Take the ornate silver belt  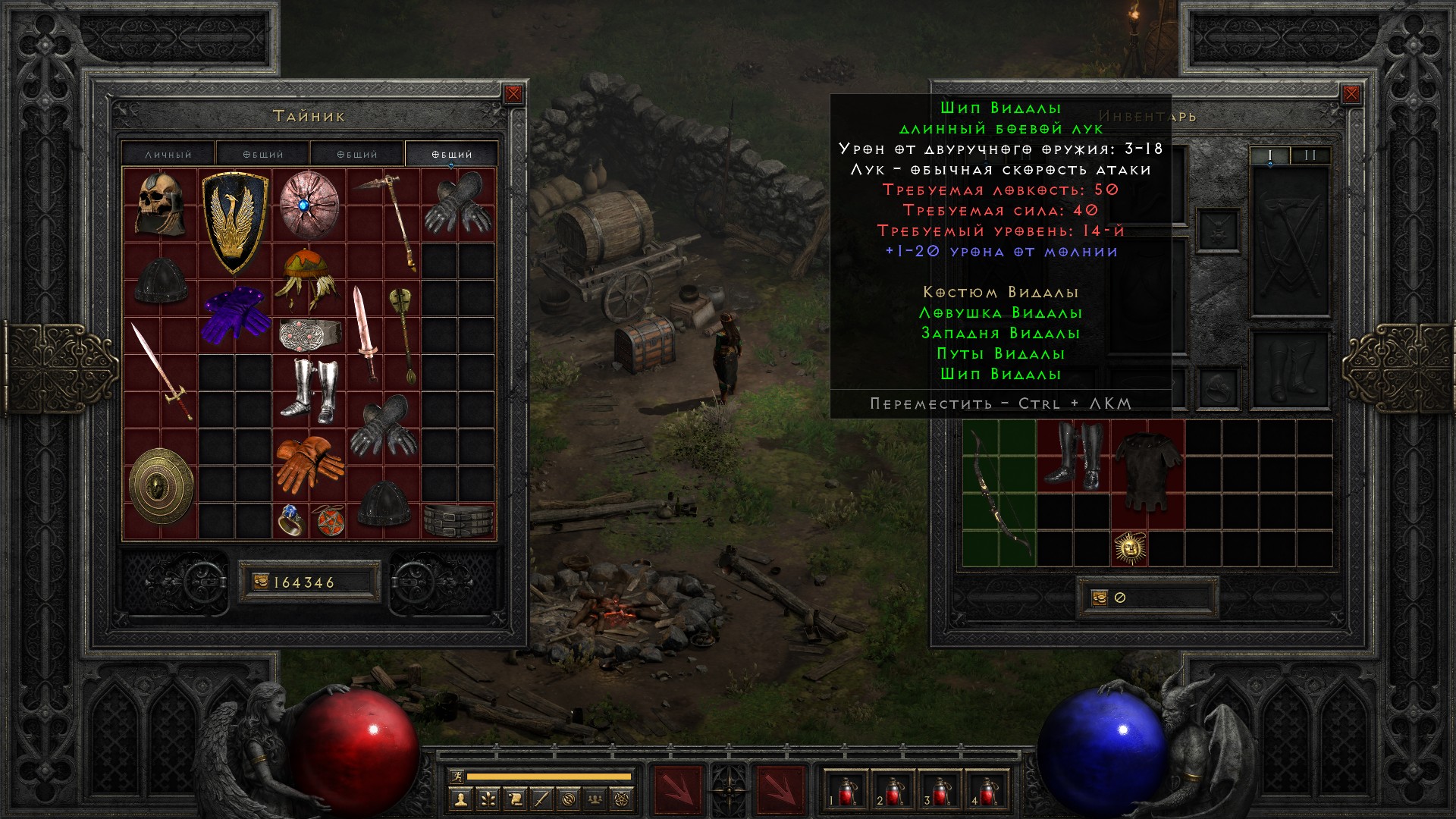pos(309,334)
